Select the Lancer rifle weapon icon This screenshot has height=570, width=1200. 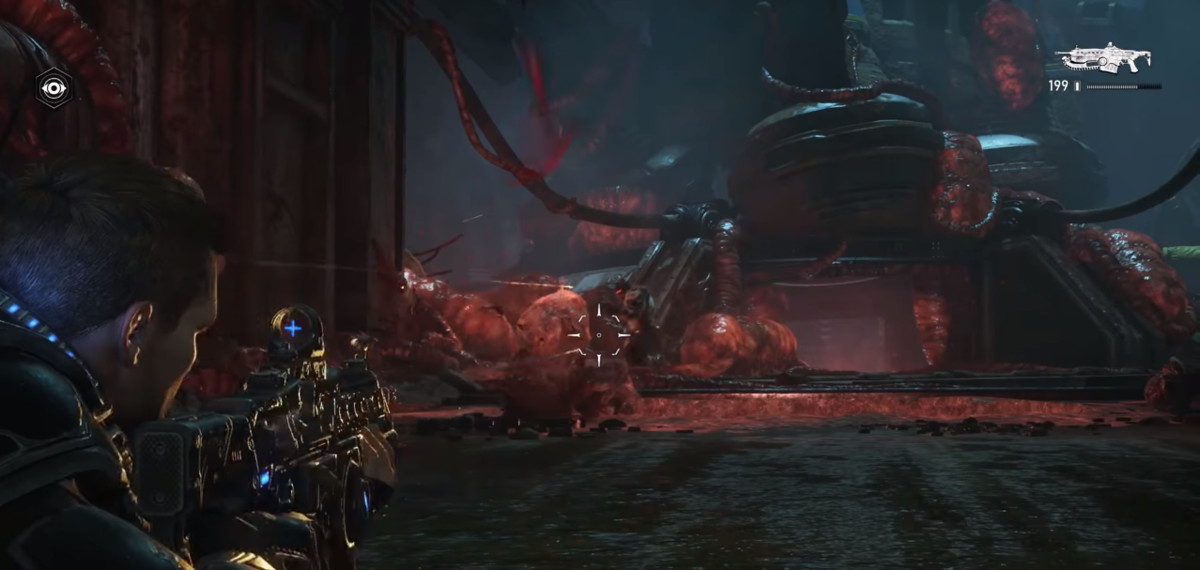pyautogui.click(x=1108, y=58)
